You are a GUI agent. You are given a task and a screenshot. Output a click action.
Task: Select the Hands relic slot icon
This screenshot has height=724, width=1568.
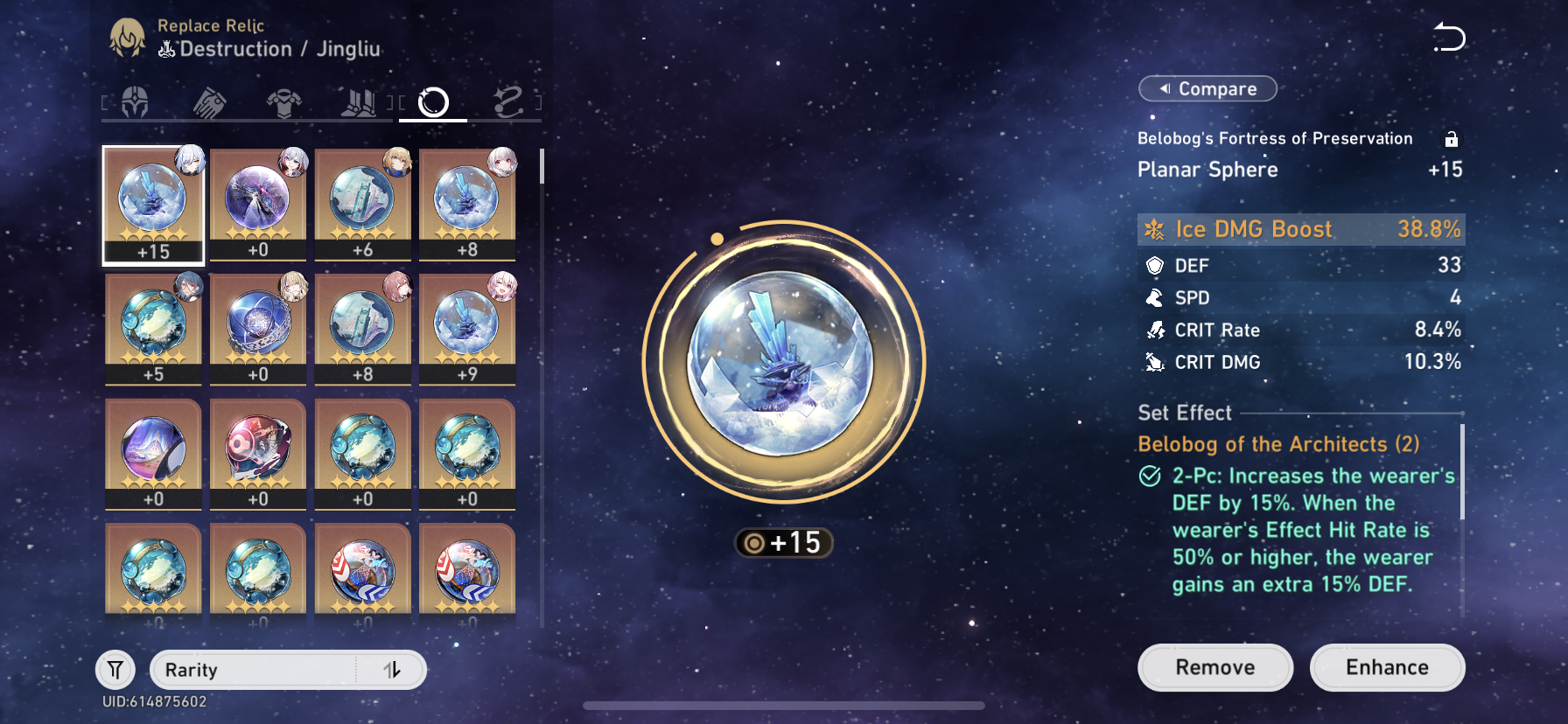tap(207, 101)
